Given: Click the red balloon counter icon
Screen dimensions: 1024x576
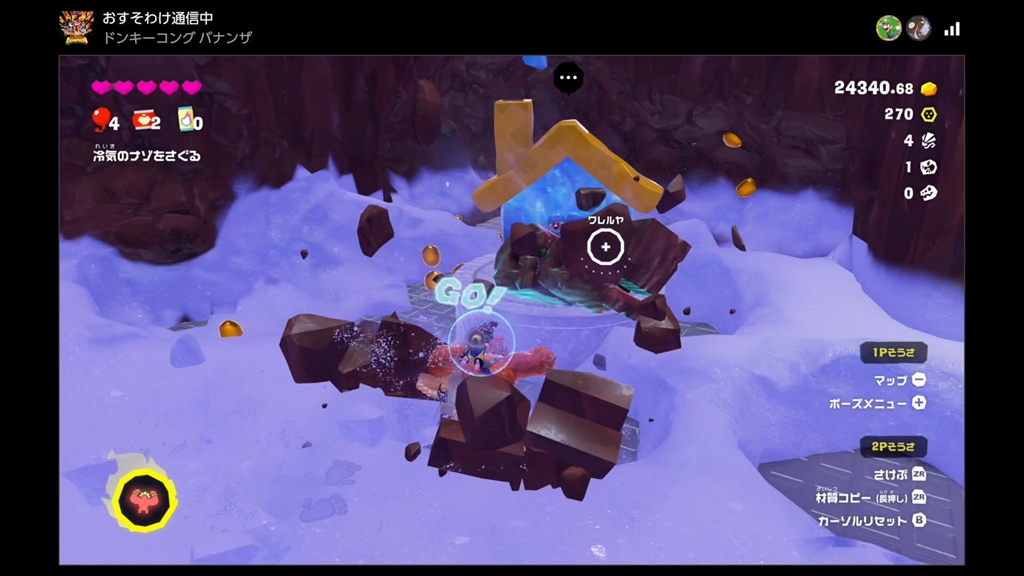Looking at the screenshot, I should tap(101, 120).
